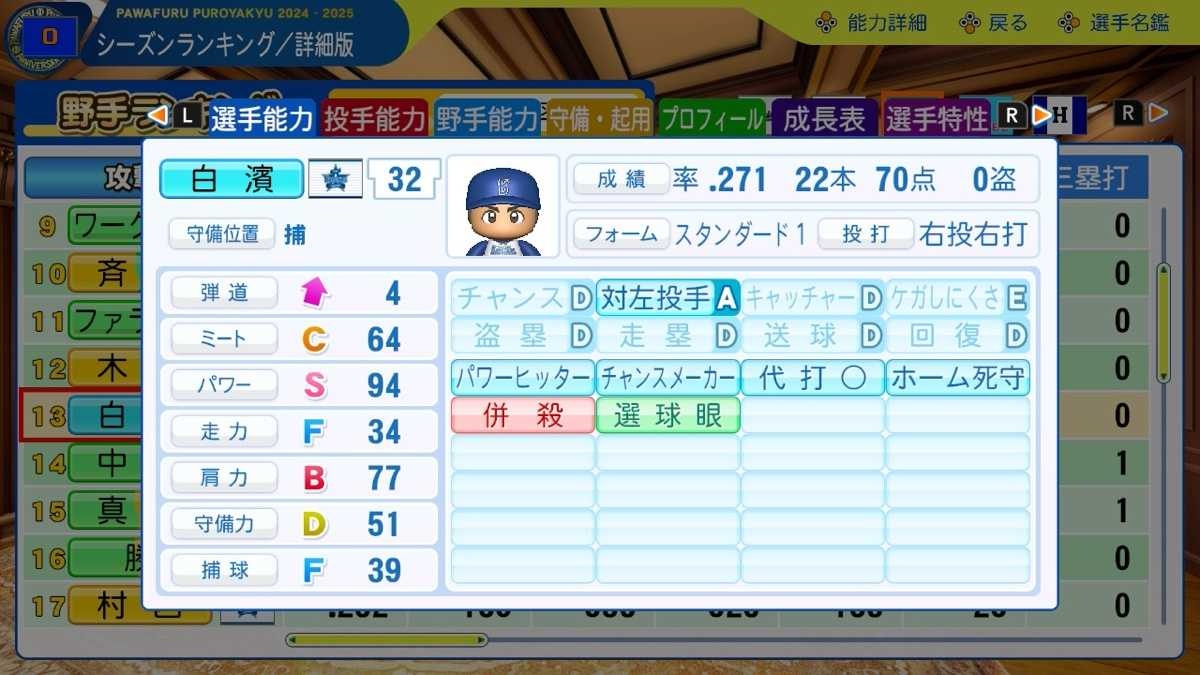
Task: Switch to the 投手能力 tab
Action: coord(375,119)
